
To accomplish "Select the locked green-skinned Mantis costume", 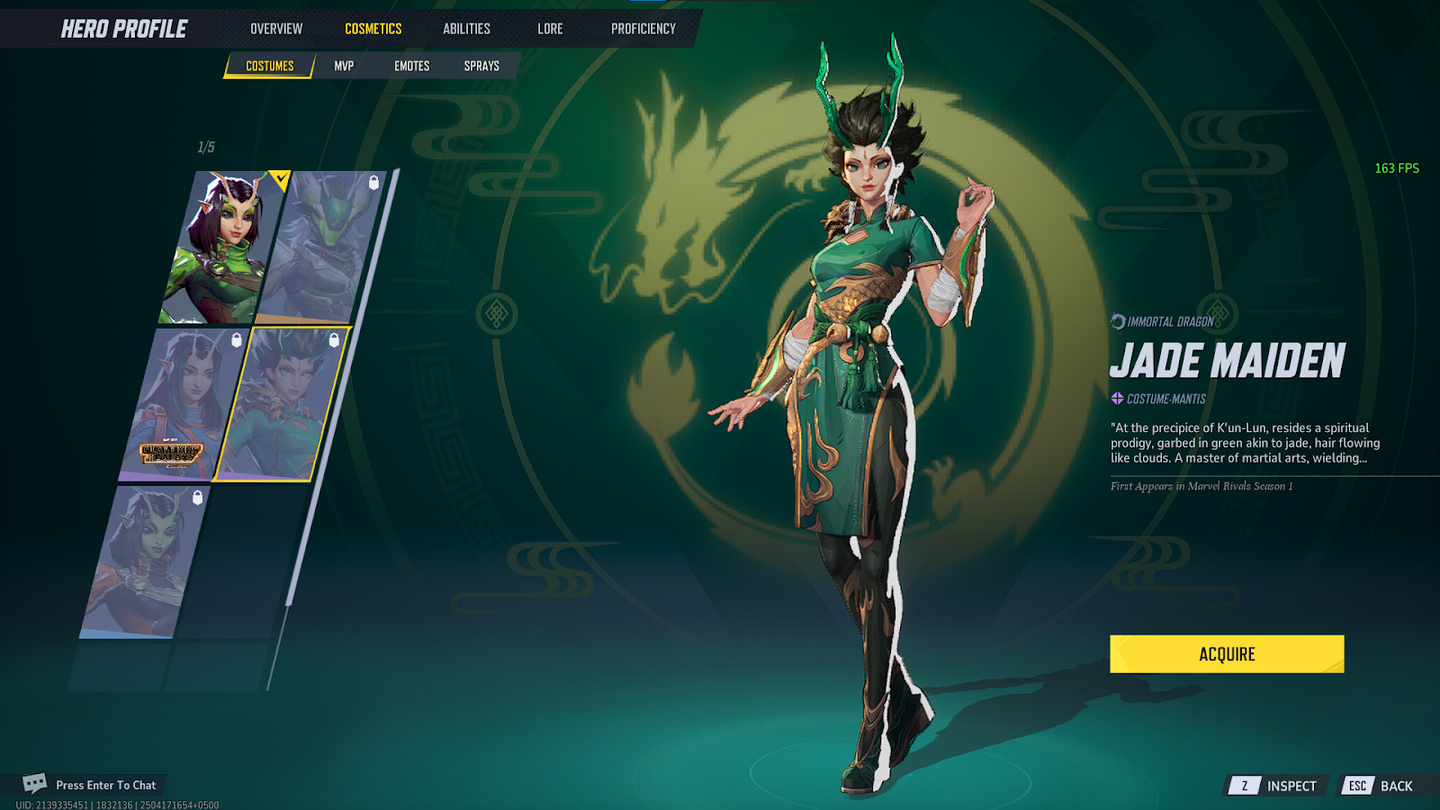I will tap(148, 562).
